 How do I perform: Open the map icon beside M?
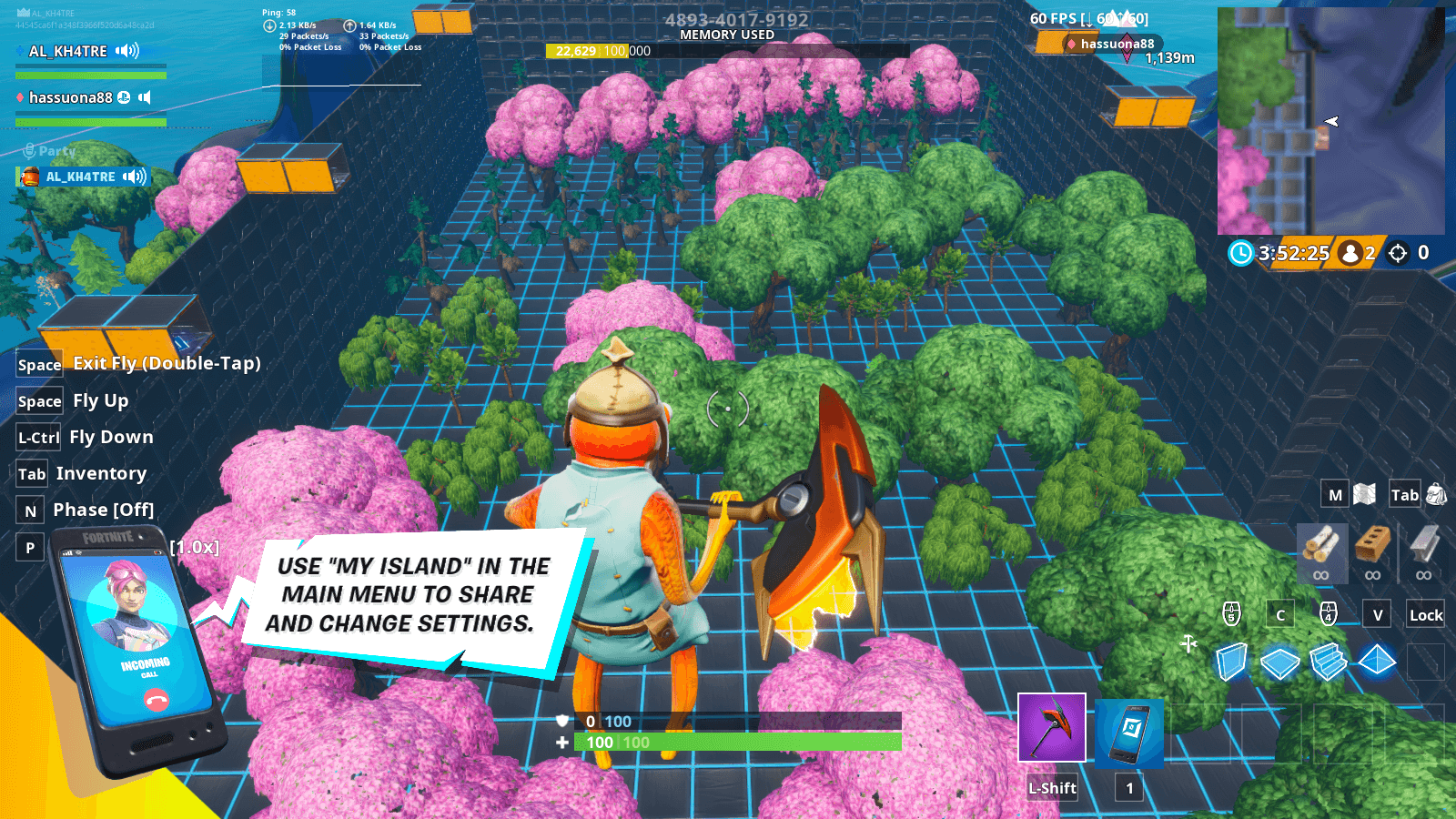pyautogui.click(x=1364, y=494)
